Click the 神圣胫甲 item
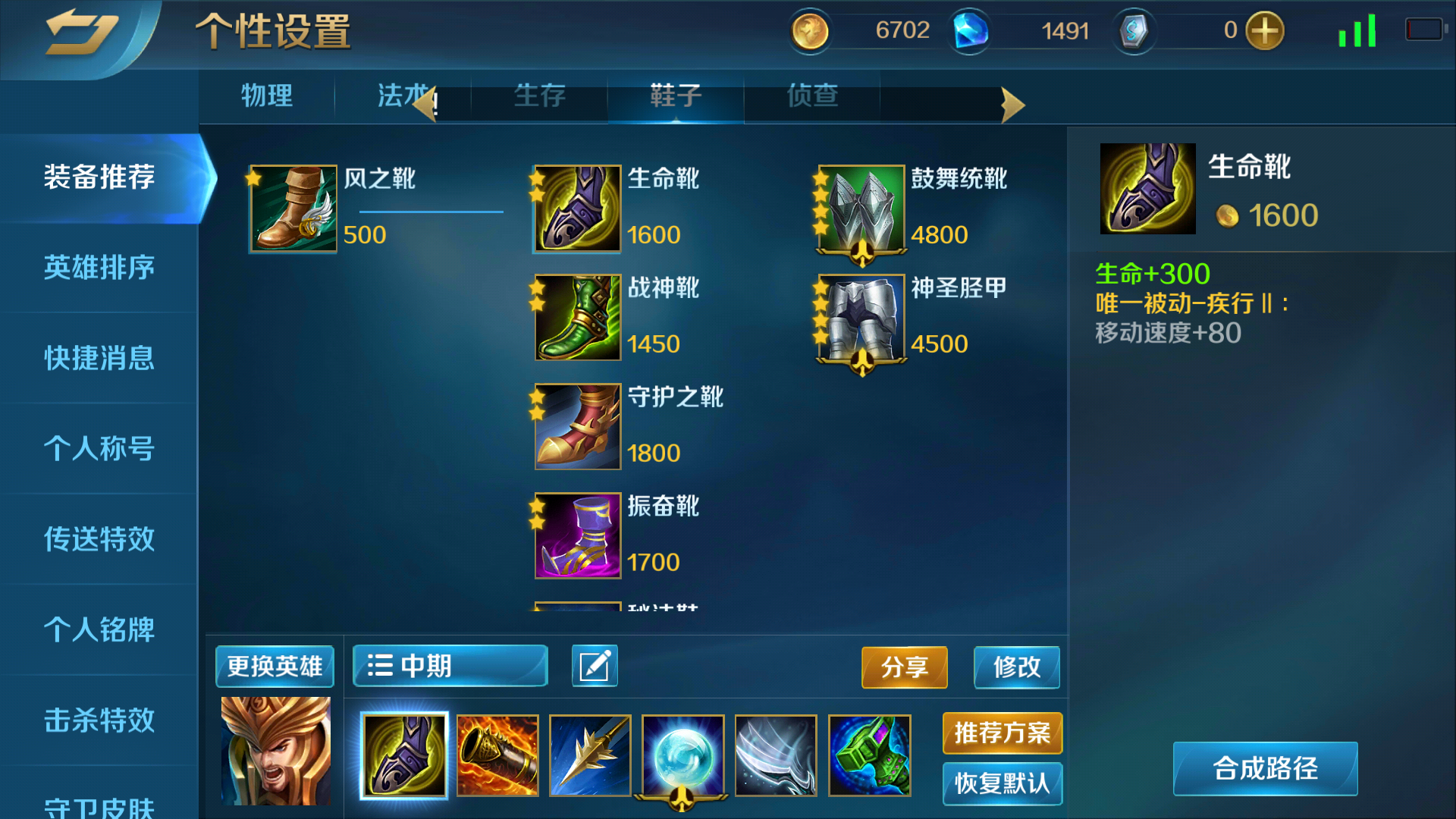Image resolution: width=1456 pixels, height=819 pixels. point(861,318)
